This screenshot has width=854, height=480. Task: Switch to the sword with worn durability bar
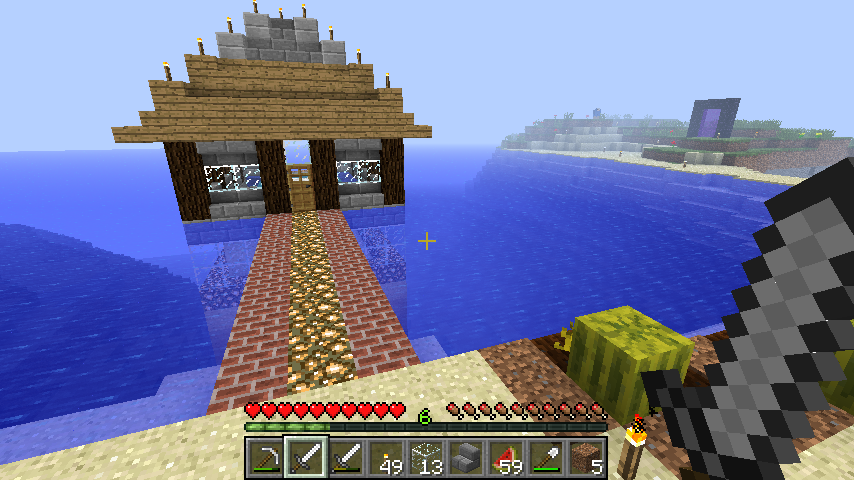pyautogui.click(x=346, y=458)
